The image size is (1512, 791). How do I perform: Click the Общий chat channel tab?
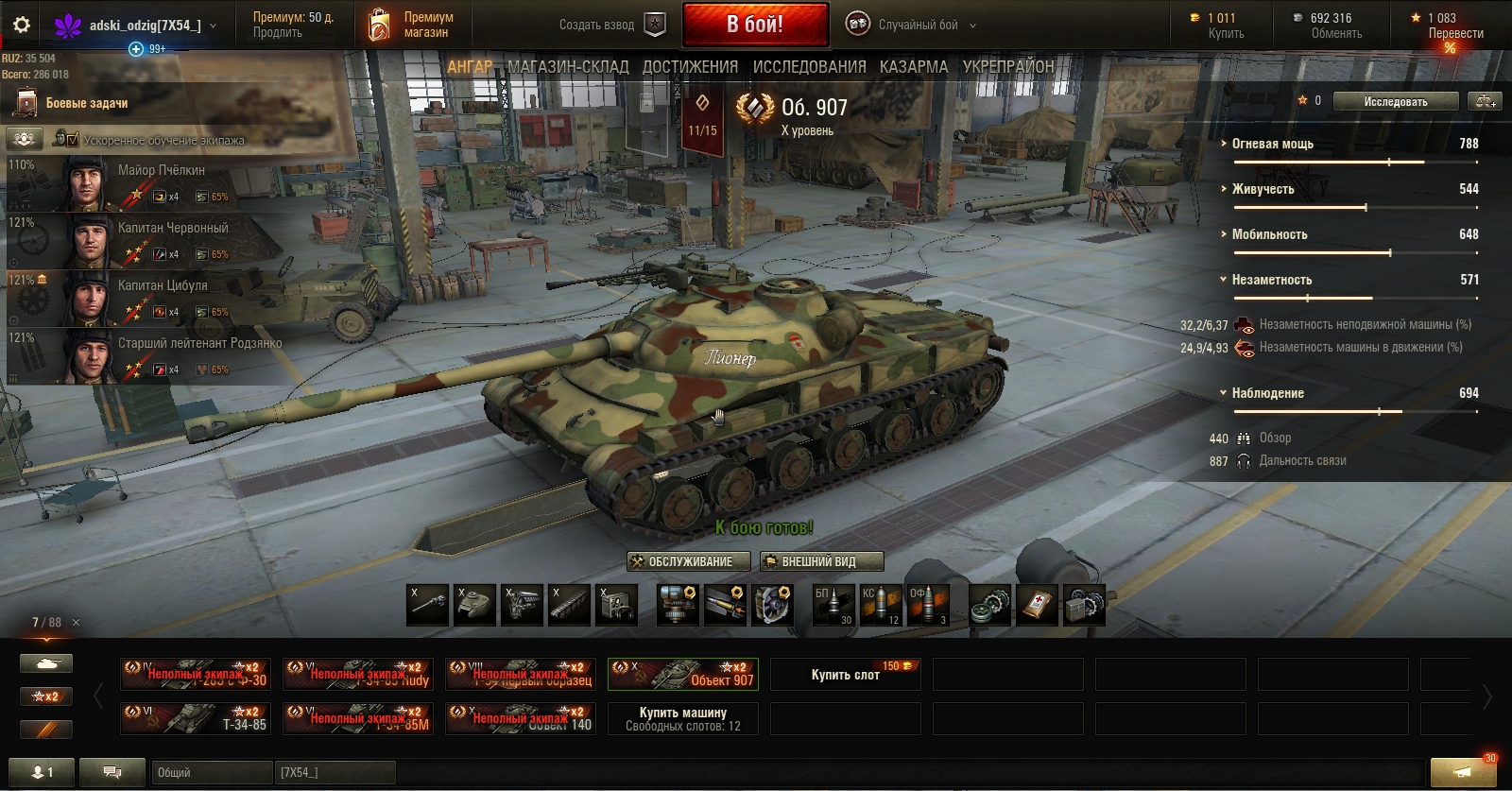pyautogui.click(x=210, y=772)
